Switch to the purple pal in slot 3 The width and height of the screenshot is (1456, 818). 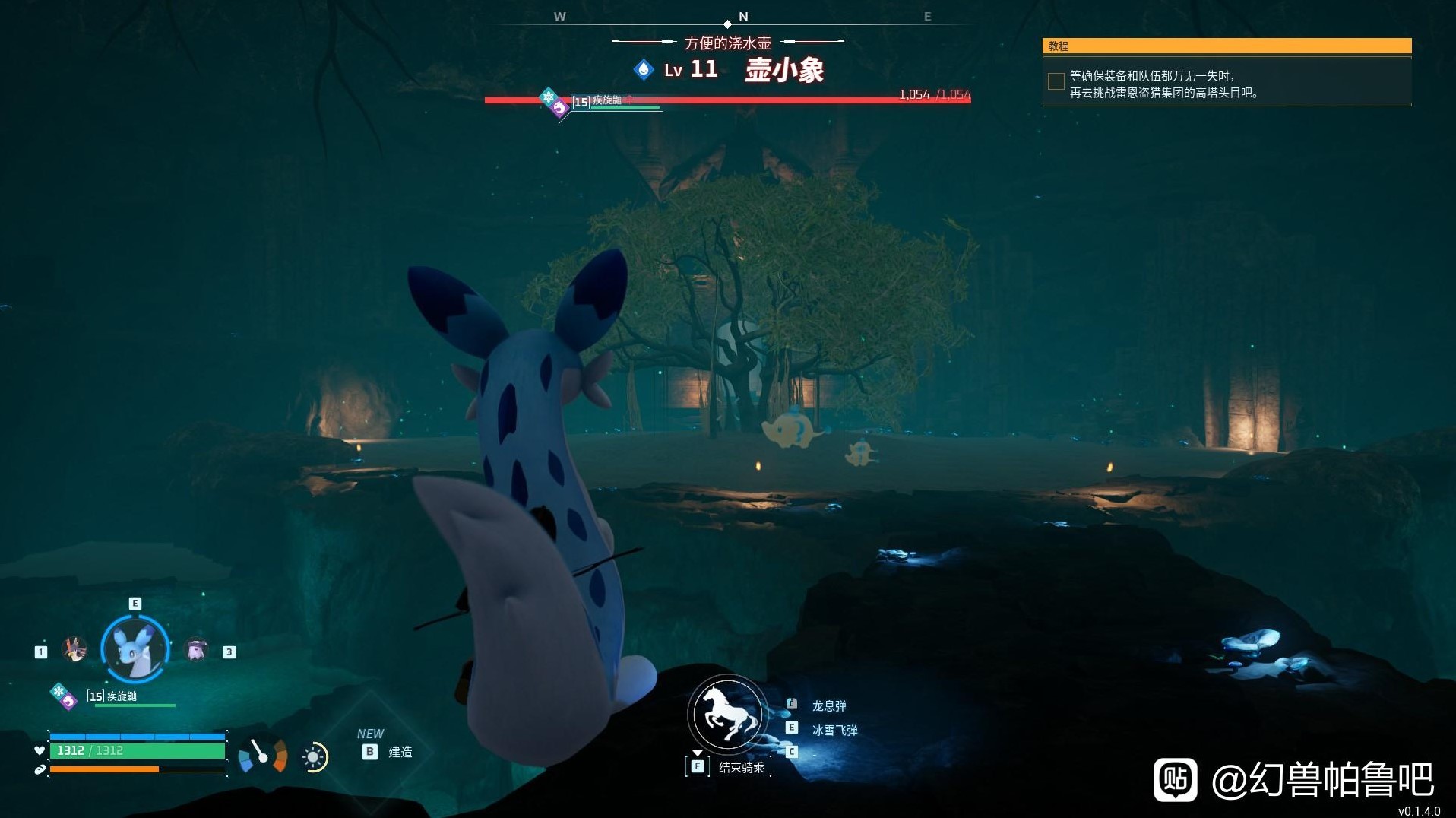pos(197,650)
